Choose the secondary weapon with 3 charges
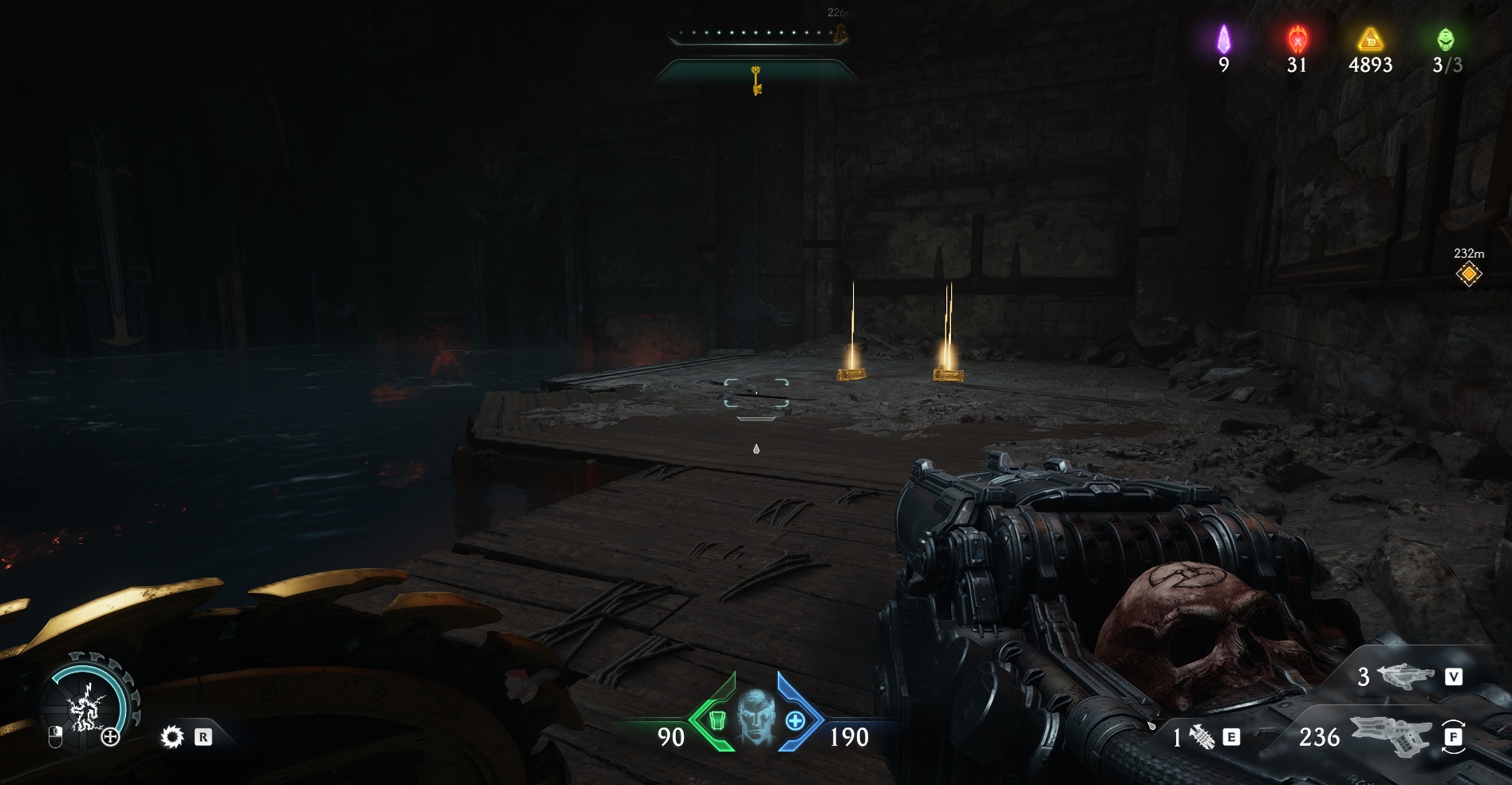 [x=1405, y=677]
